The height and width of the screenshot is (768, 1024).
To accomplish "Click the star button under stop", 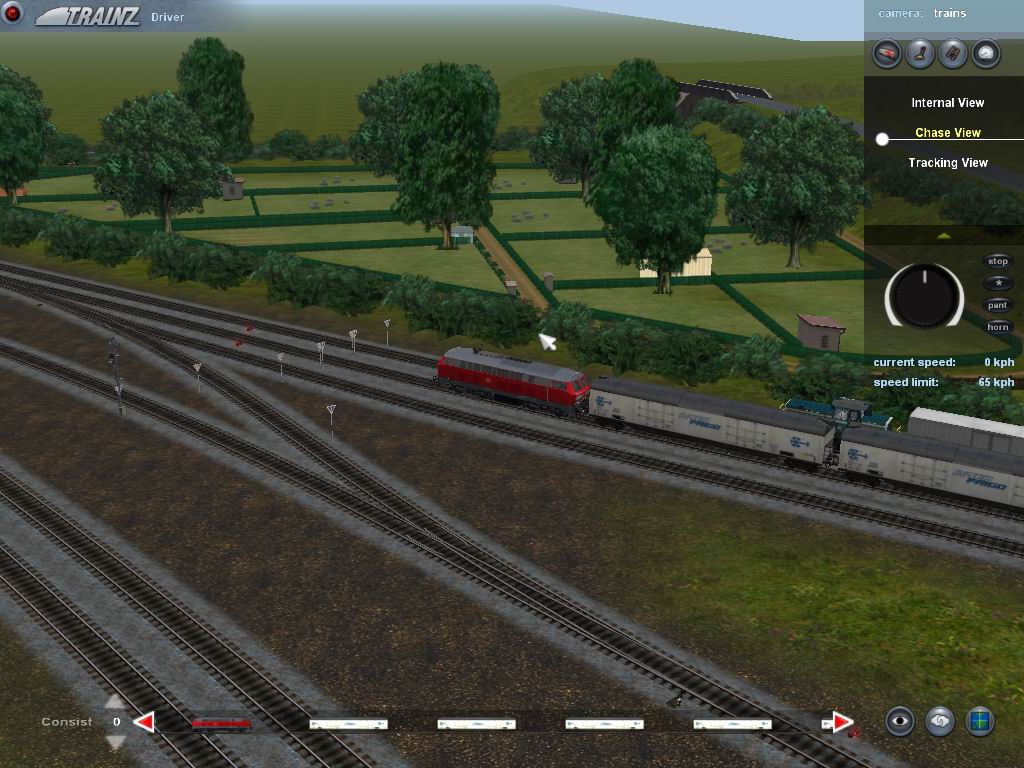I will (x=998, y=284).
